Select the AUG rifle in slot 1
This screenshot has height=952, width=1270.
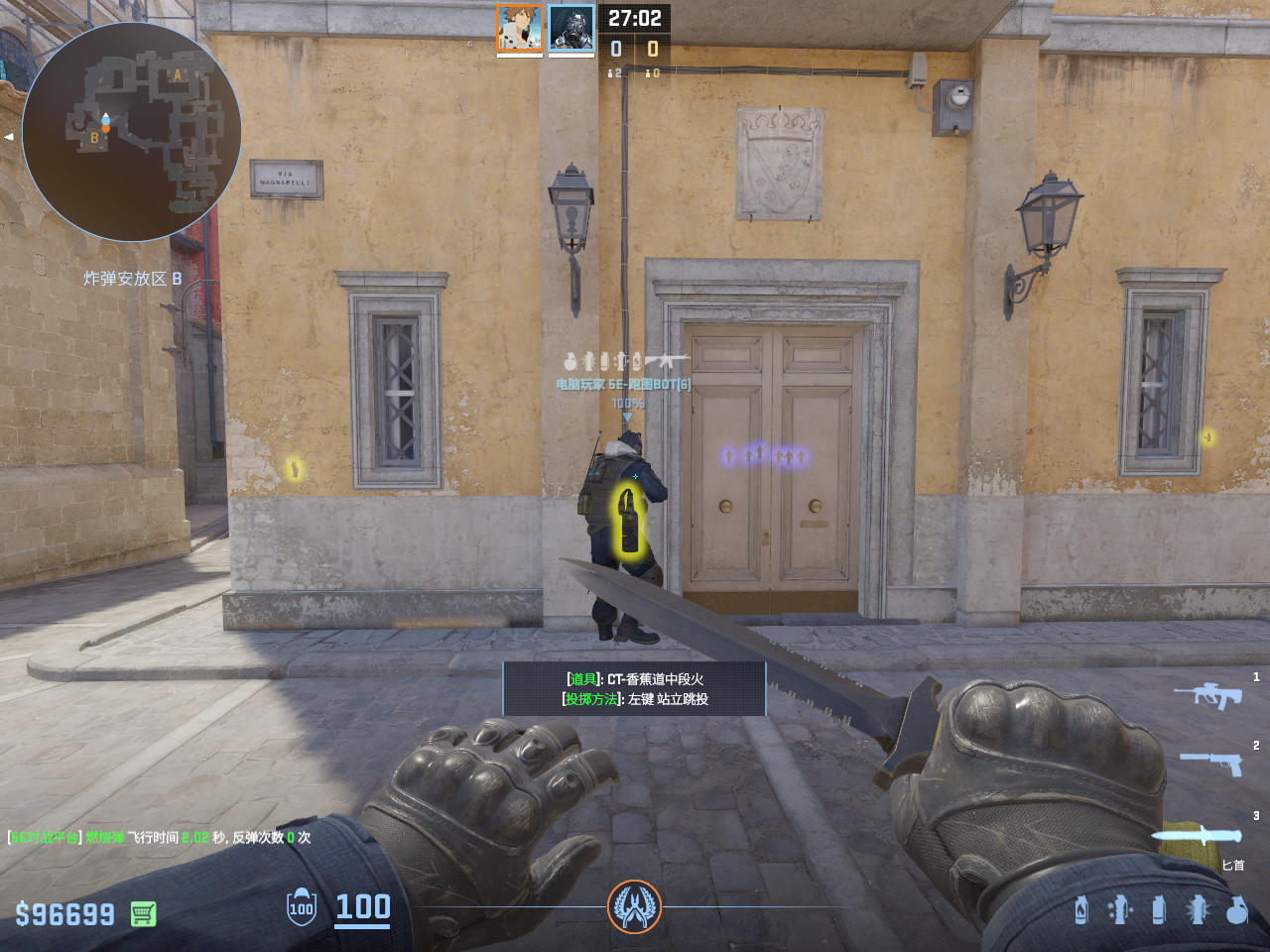[x=1207, y=694]
